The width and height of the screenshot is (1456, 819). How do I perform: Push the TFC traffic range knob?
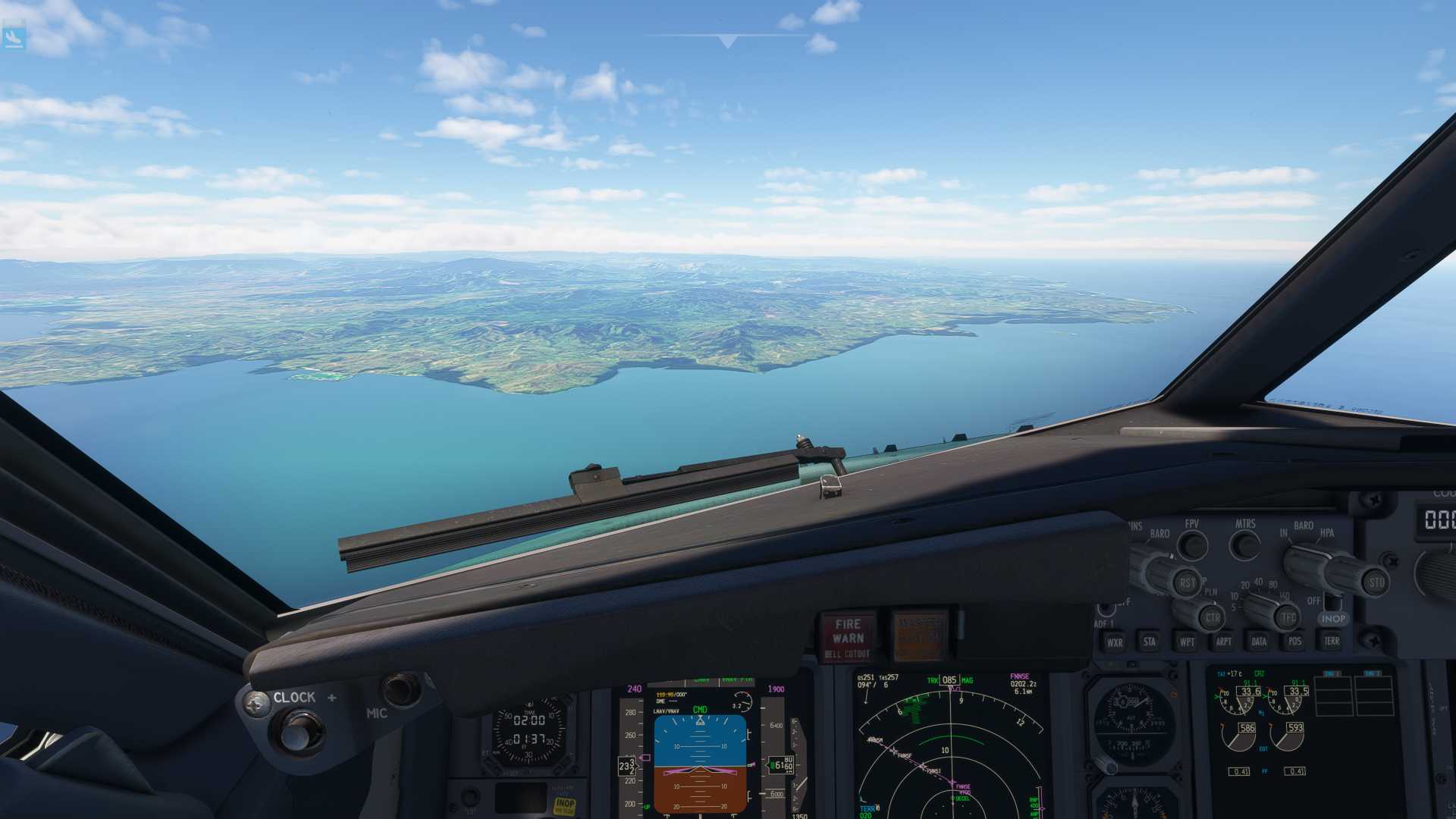[1288, 618]
